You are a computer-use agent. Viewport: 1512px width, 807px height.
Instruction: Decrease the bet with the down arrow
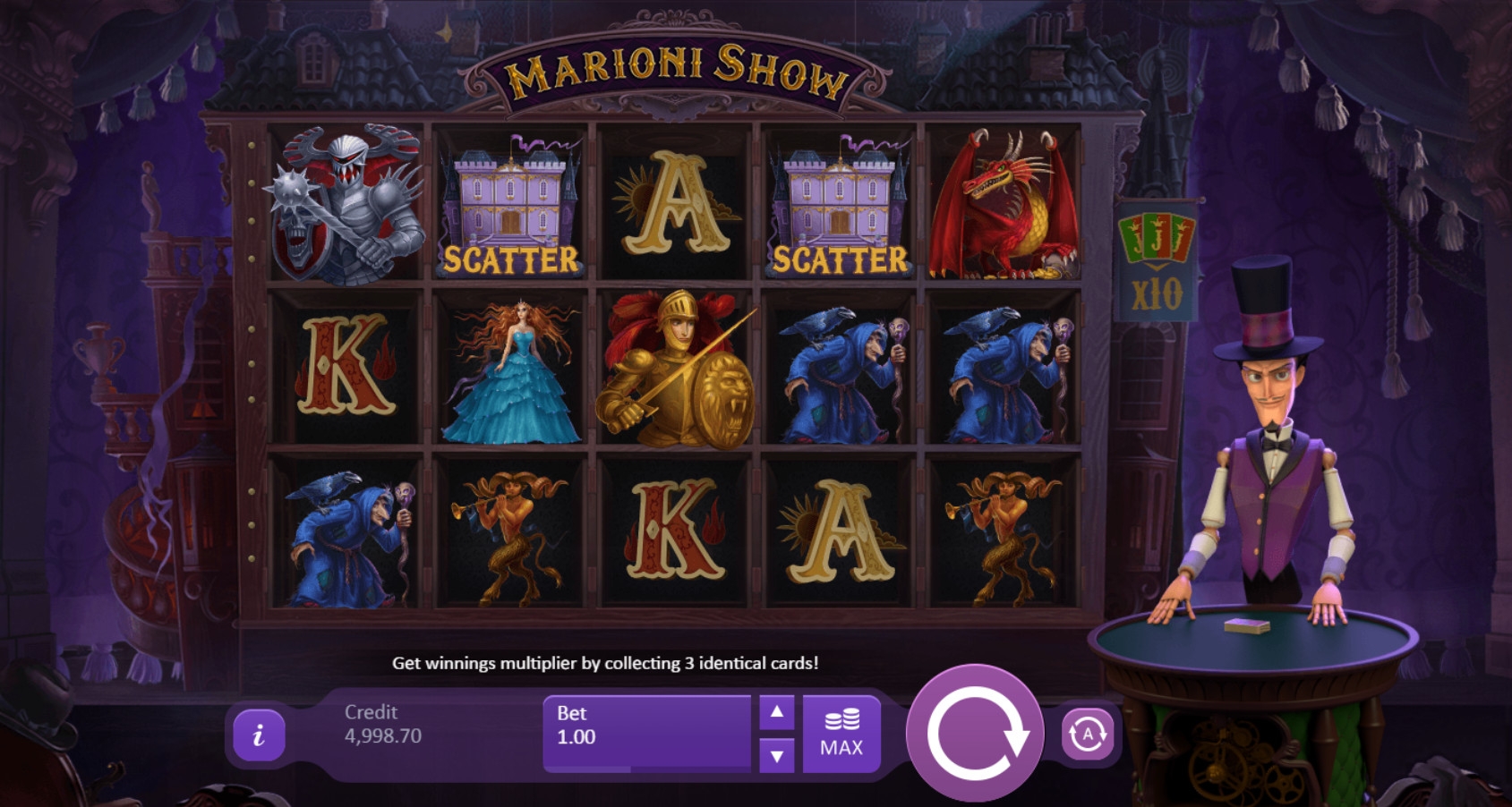[x=776, y=756]
